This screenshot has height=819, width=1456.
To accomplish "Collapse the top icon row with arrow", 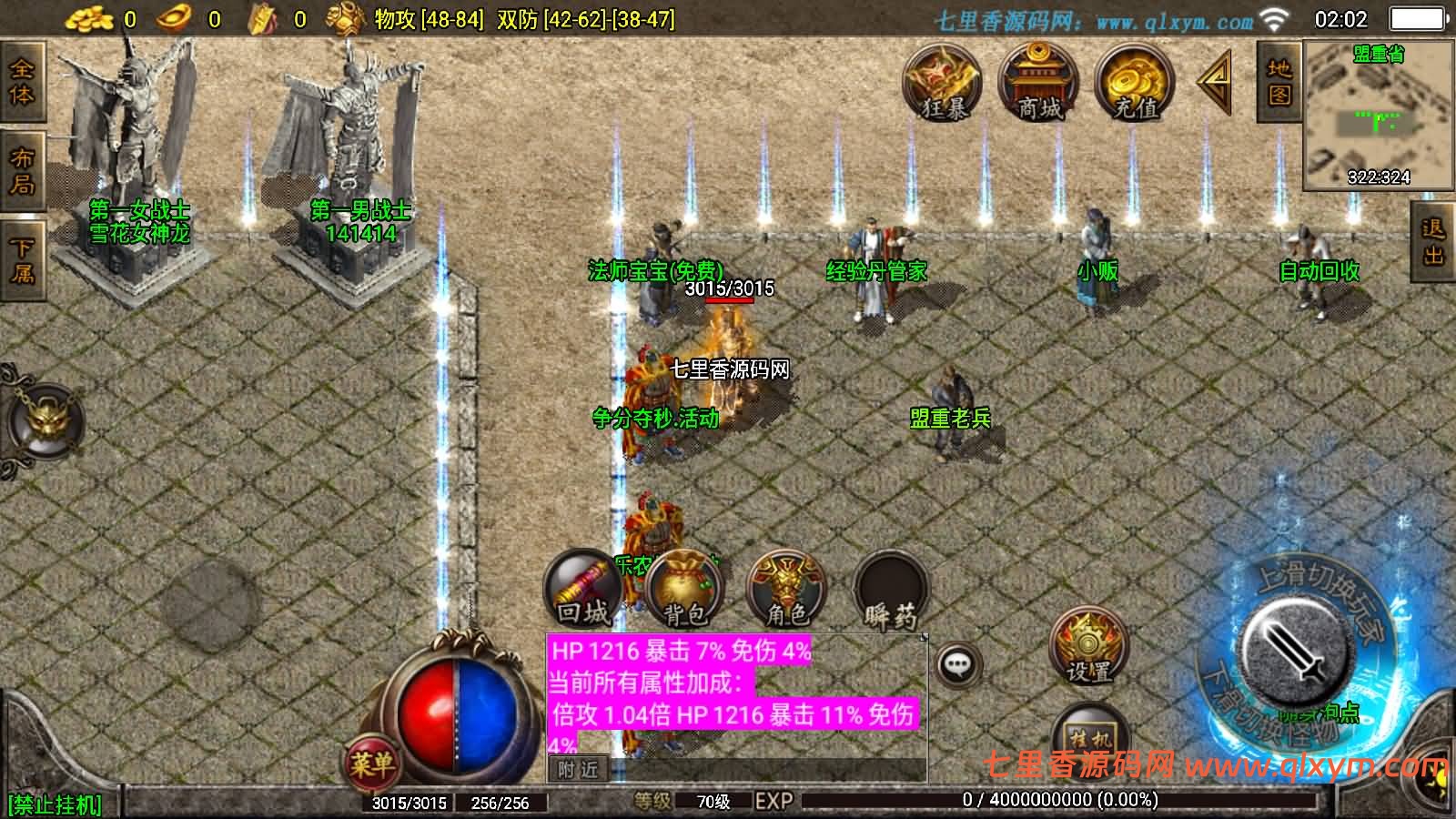I will (x=1215, y=82).
